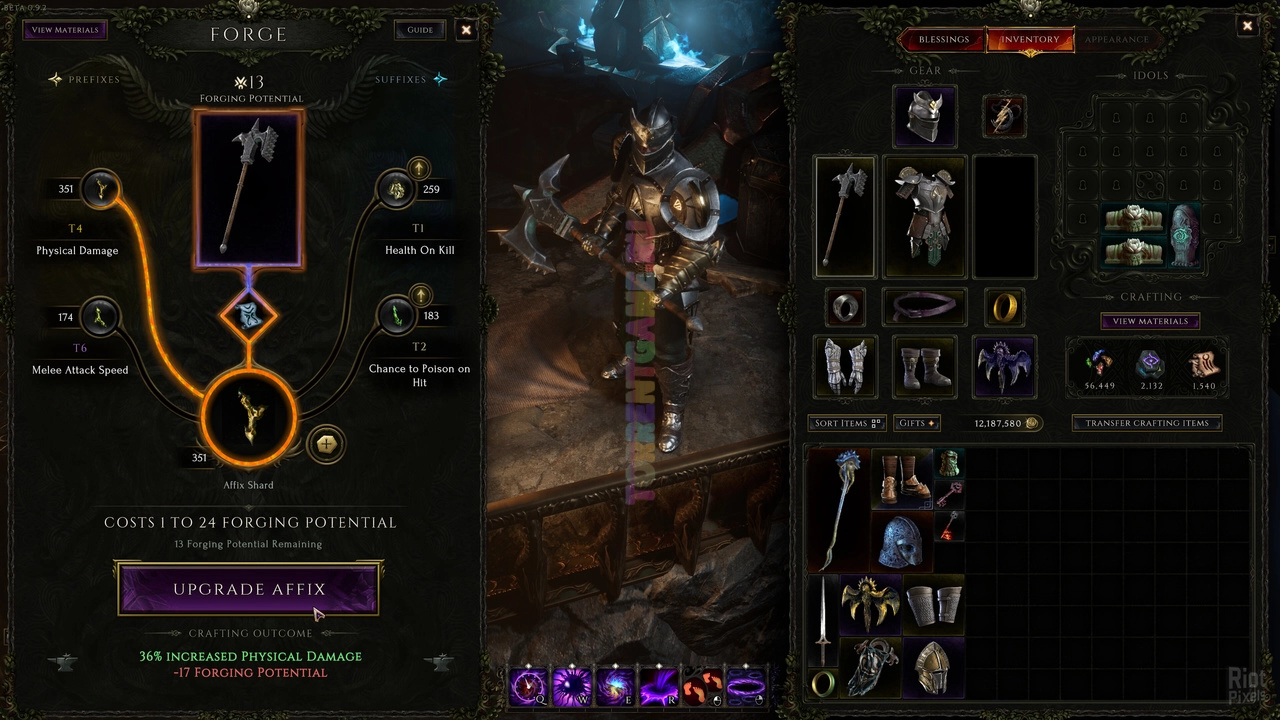Select the equipped boots slot

click(924, 365)
